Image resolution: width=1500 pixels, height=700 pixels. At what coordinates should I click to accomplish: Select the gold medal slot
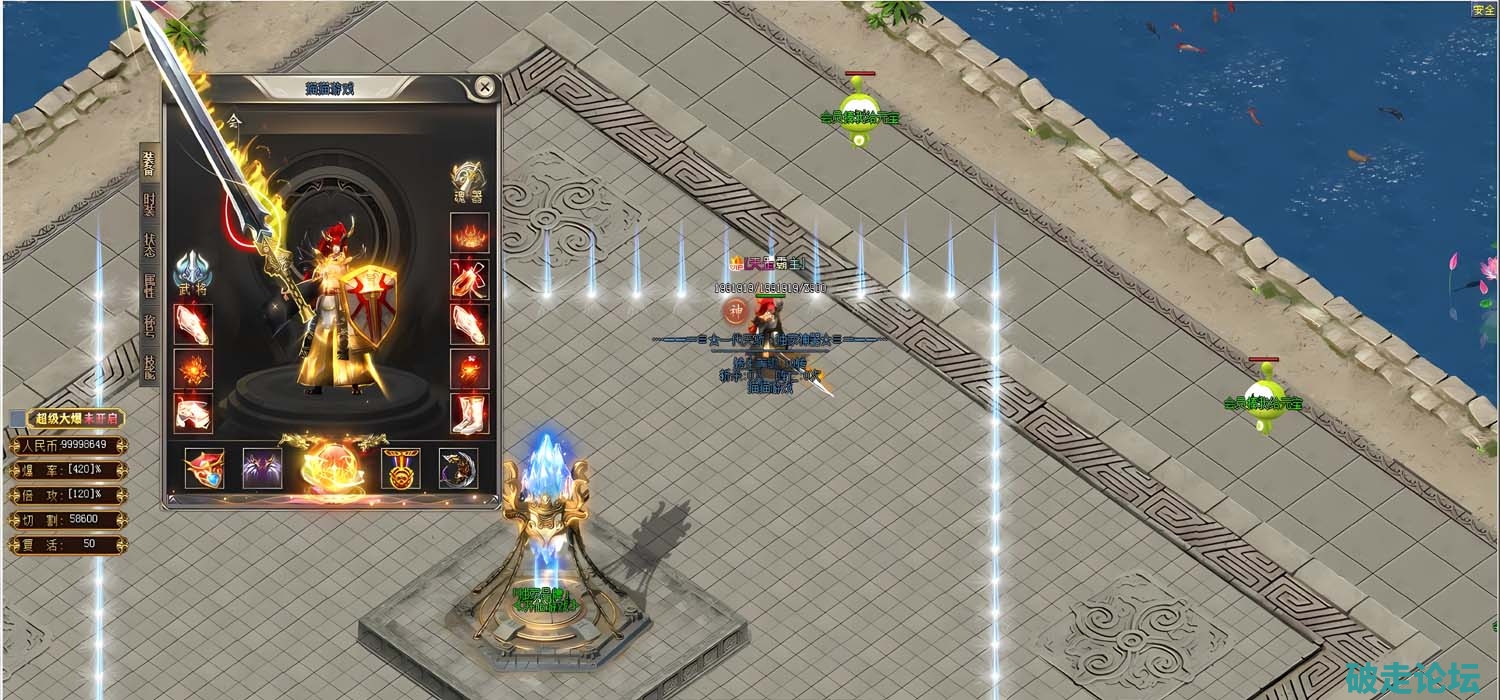tap(401, 468)
